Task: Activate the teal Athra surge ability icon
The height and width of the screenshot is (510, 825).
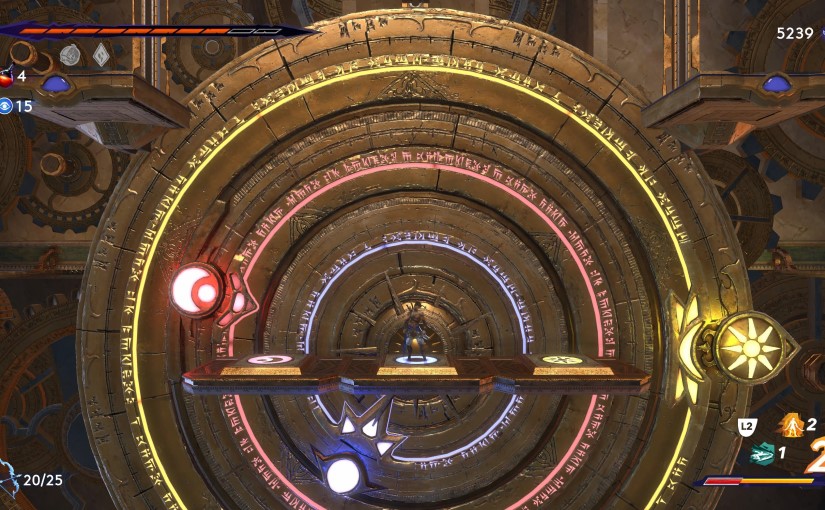Action: (x=761, y=452)
